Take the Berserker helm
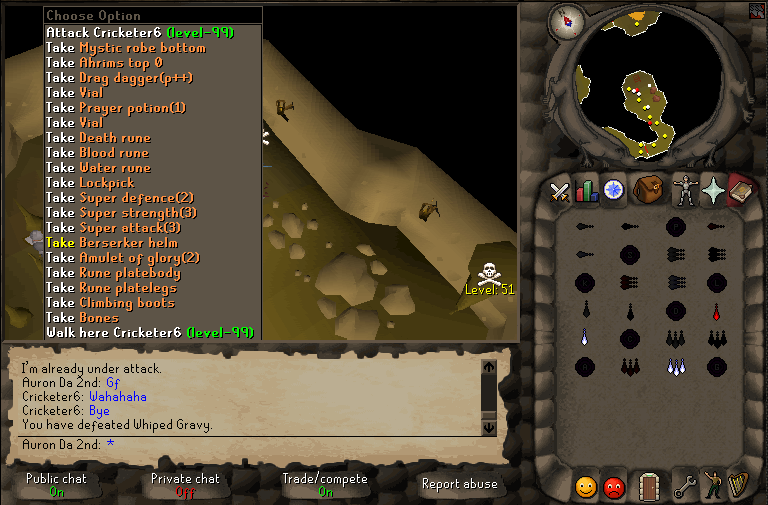The image size is (768, 505). point(111,242)
